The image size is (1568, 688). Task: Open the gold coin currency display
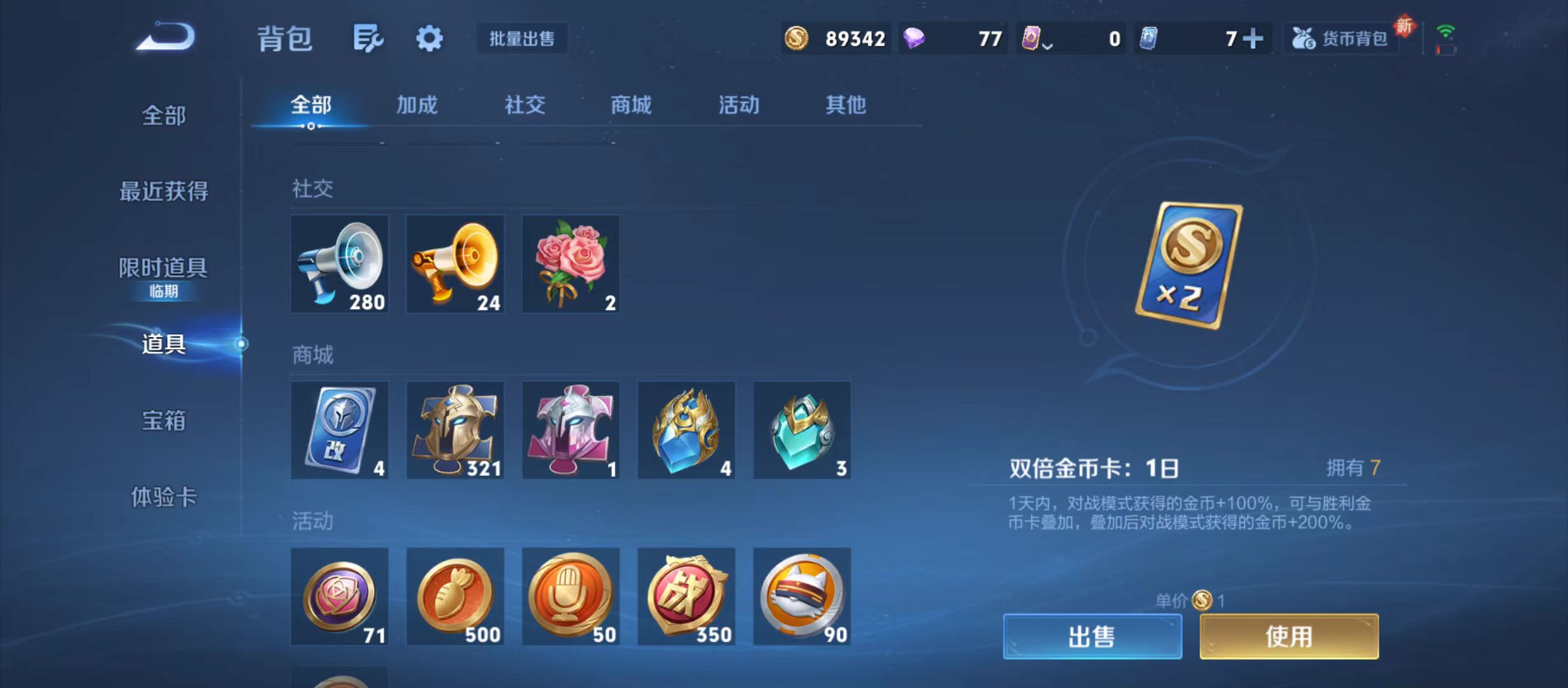pos(835,38)
